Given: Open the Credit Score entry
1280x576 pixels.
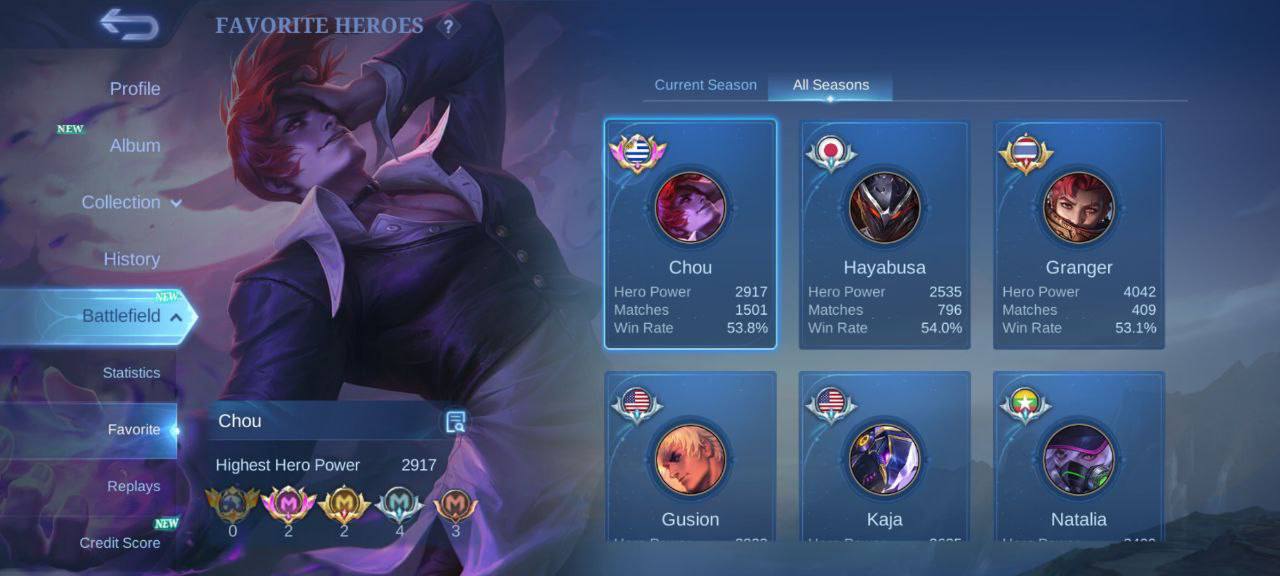Looking at the screenshot, I should (120, 543).
